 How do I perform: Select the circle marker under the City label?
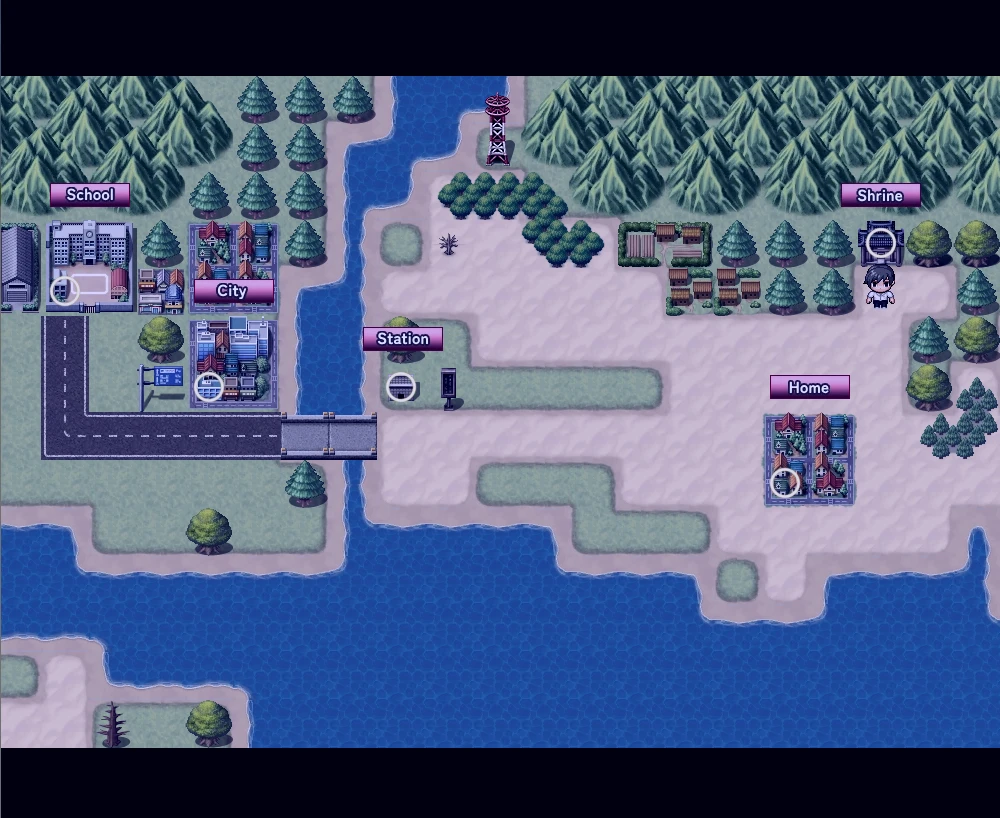pyautogui.click(x=209, y=386)
